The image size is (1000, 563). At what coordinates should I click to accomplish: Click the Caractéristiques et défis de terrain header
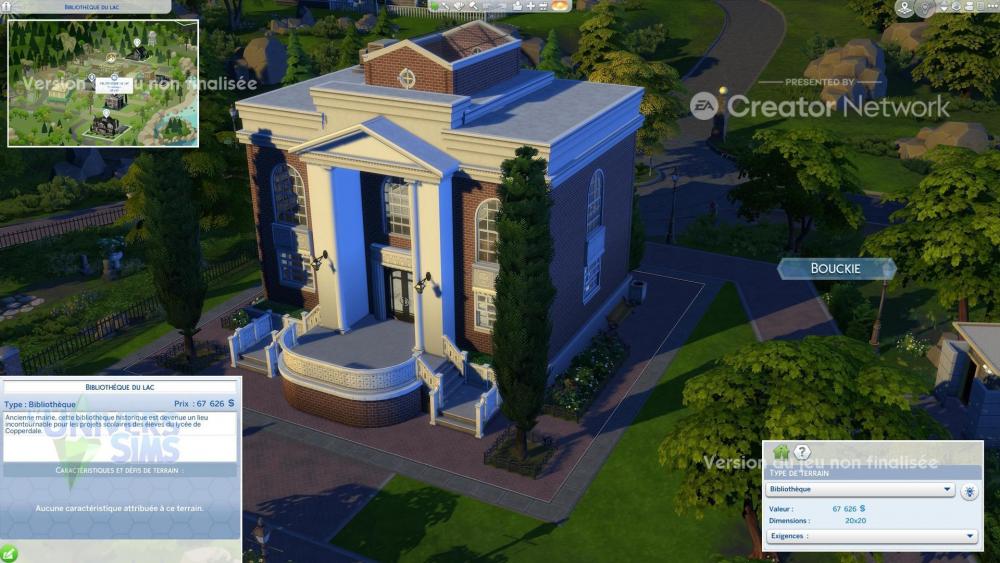coord(120,469)
